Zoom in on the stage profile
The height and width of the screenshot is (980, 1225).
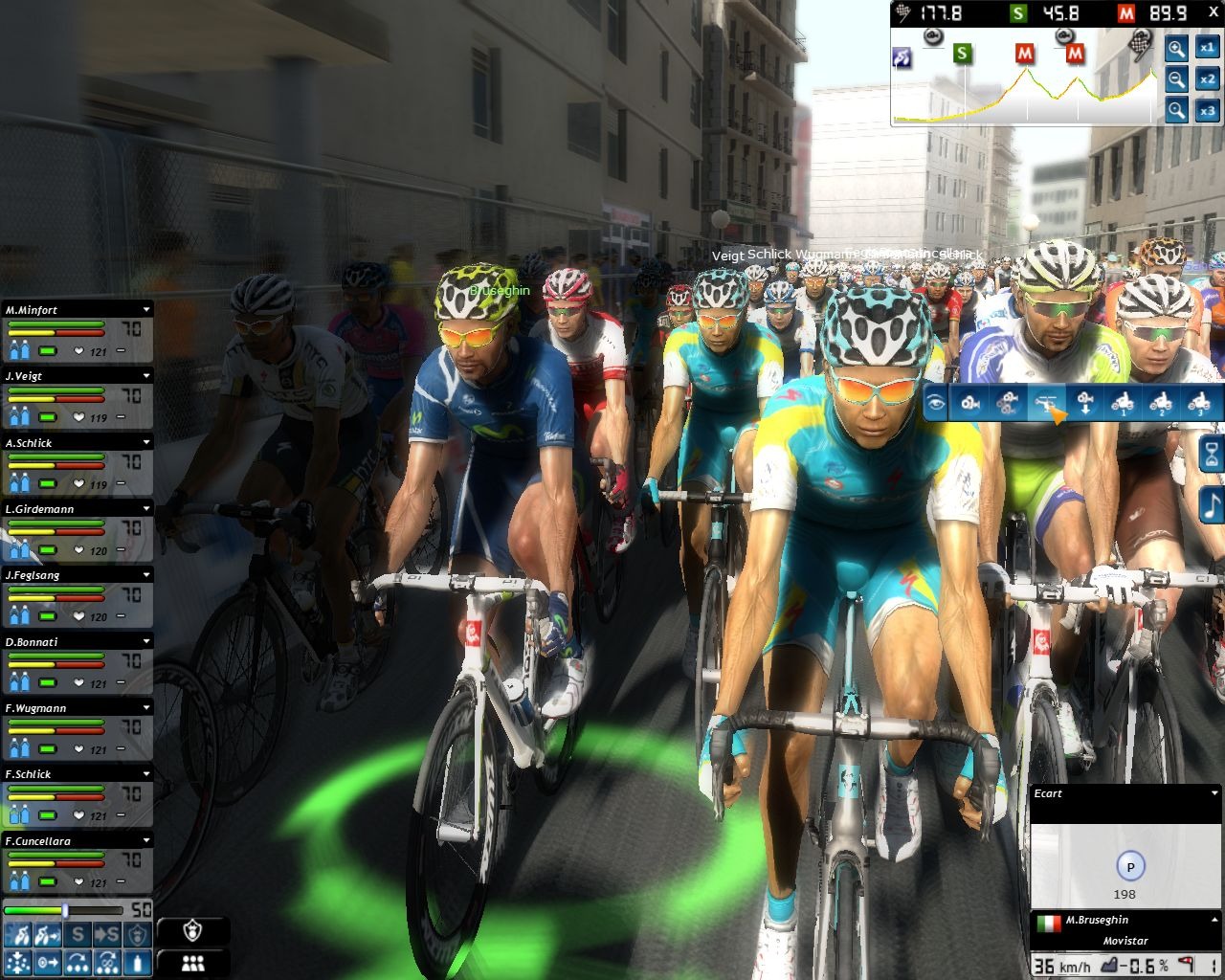pyautogui.click(x=1176, y=49)
